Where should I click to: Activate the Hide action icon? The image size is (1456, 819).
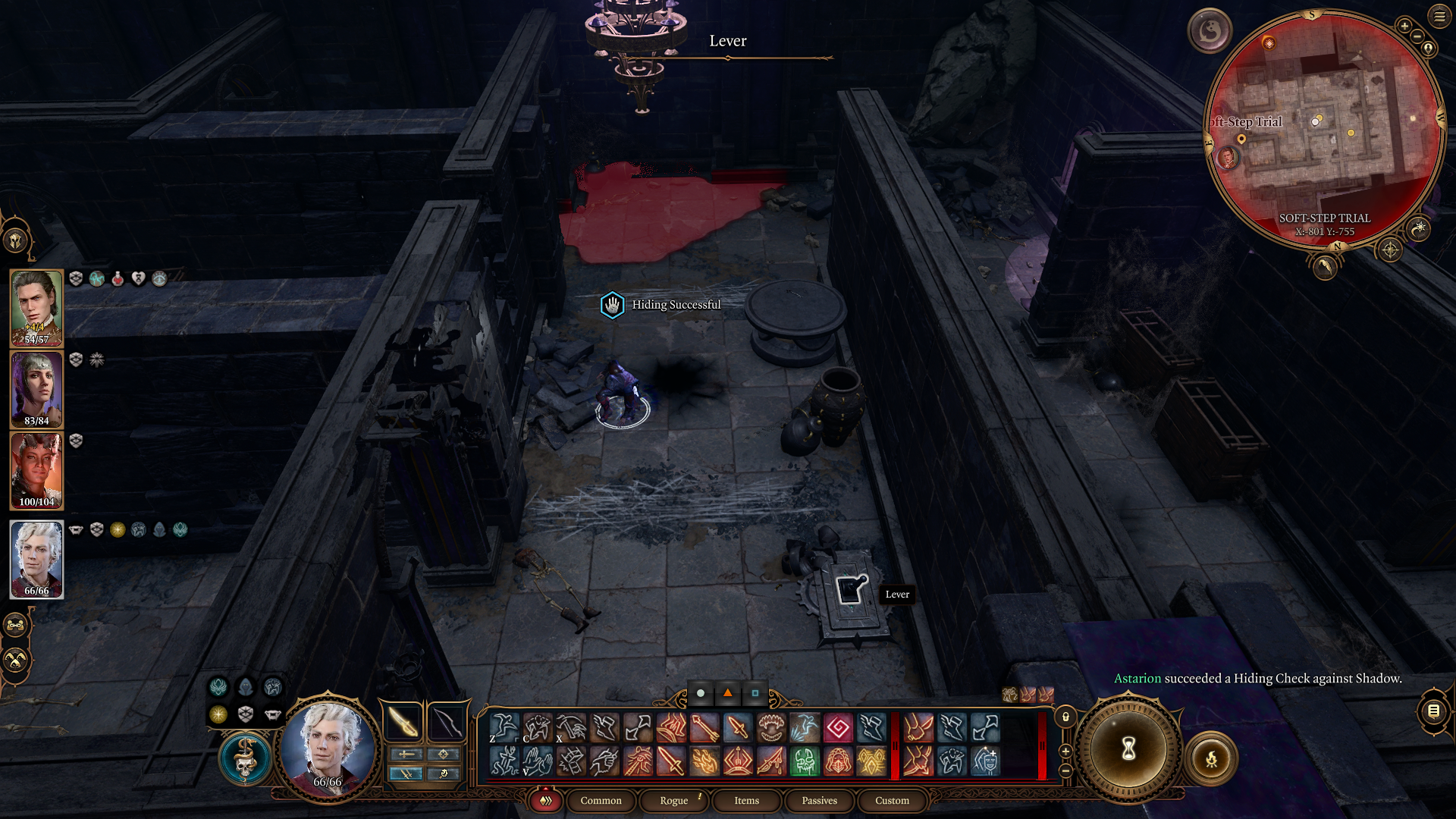pyautogui.click(x=537, y=728)
